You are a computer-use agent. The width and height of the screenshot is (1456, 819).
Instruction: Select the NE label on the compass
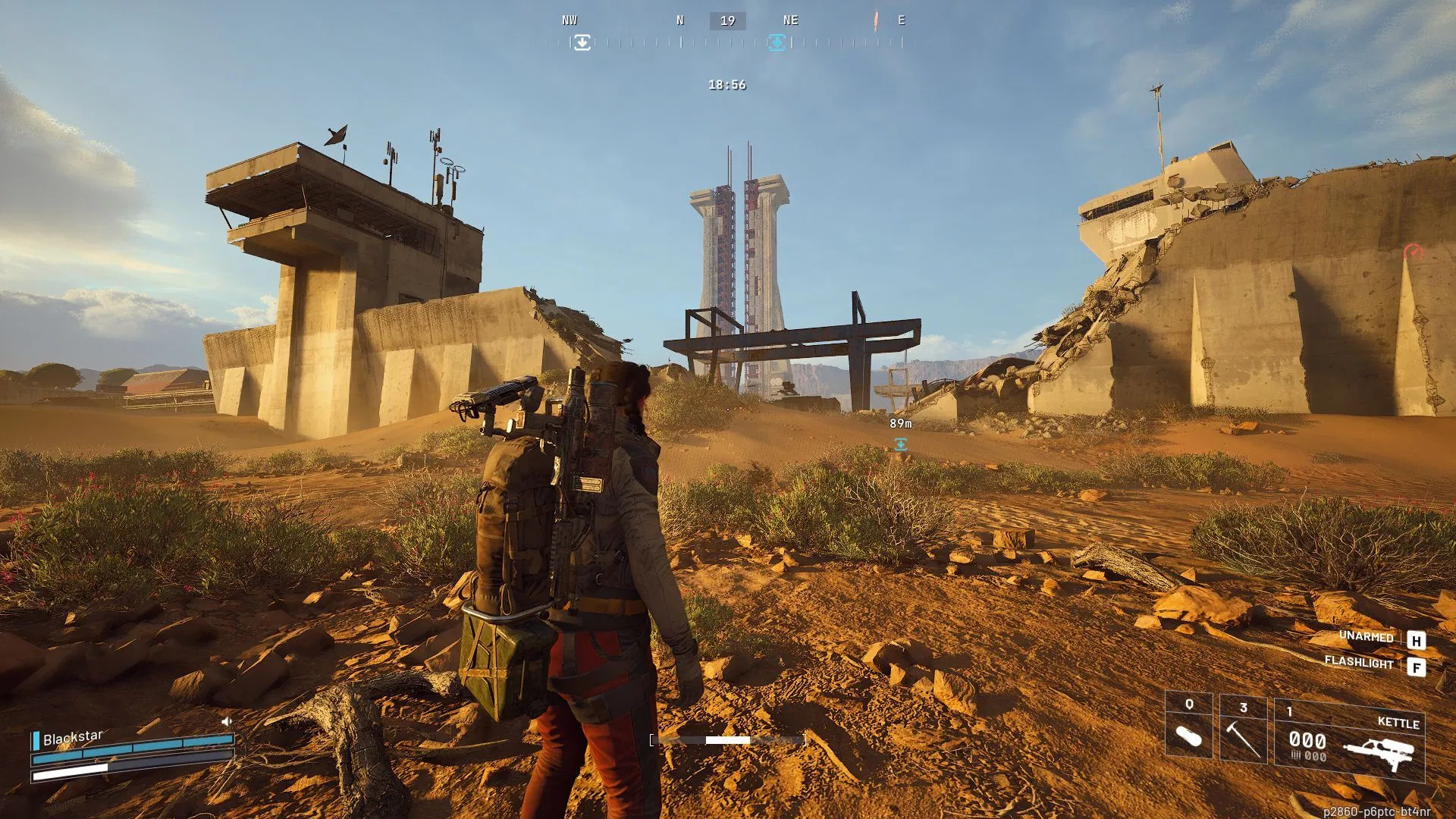(x=789, y=20)
